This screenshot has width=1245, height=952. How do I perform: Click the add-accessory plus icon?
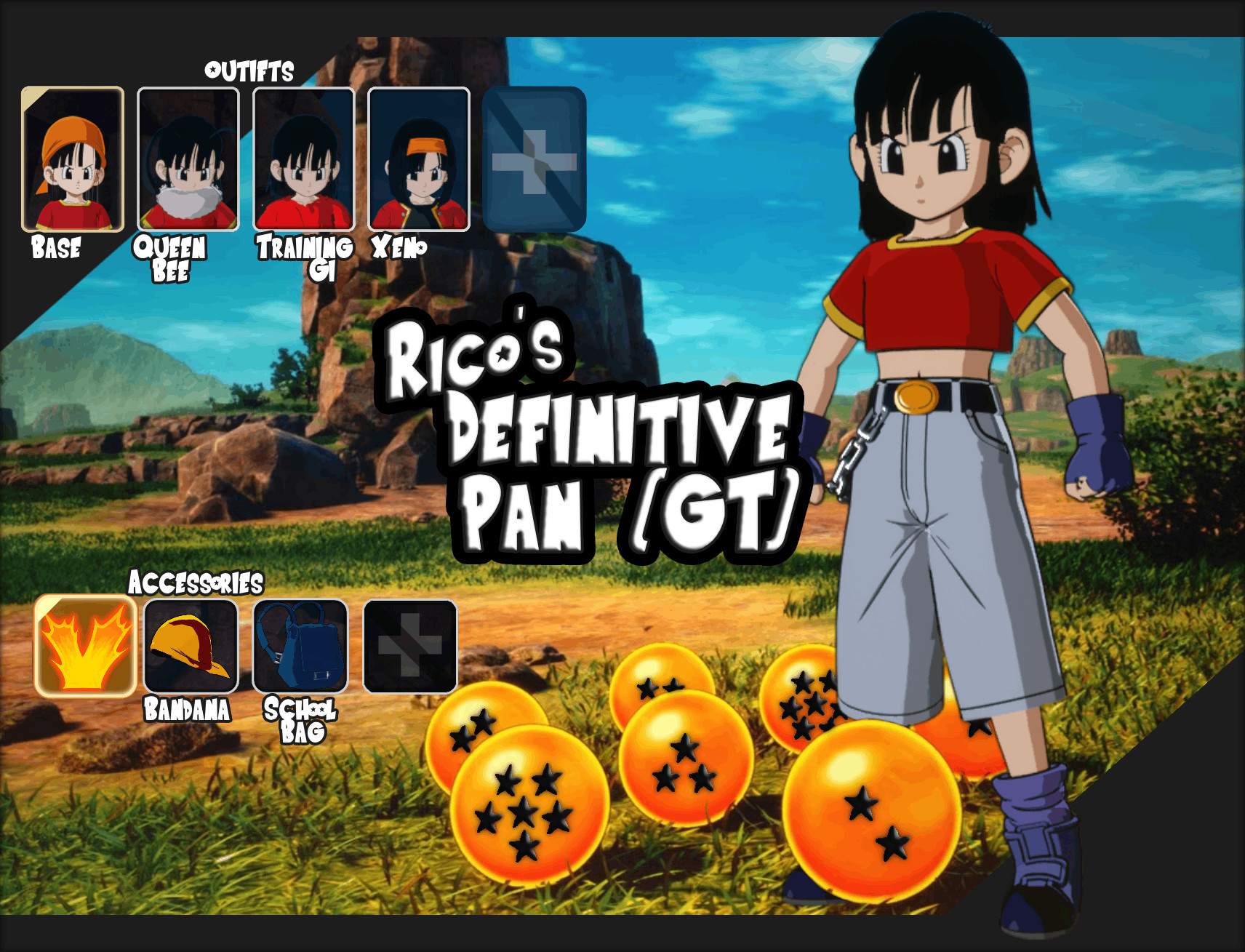(x=407, y=644)
